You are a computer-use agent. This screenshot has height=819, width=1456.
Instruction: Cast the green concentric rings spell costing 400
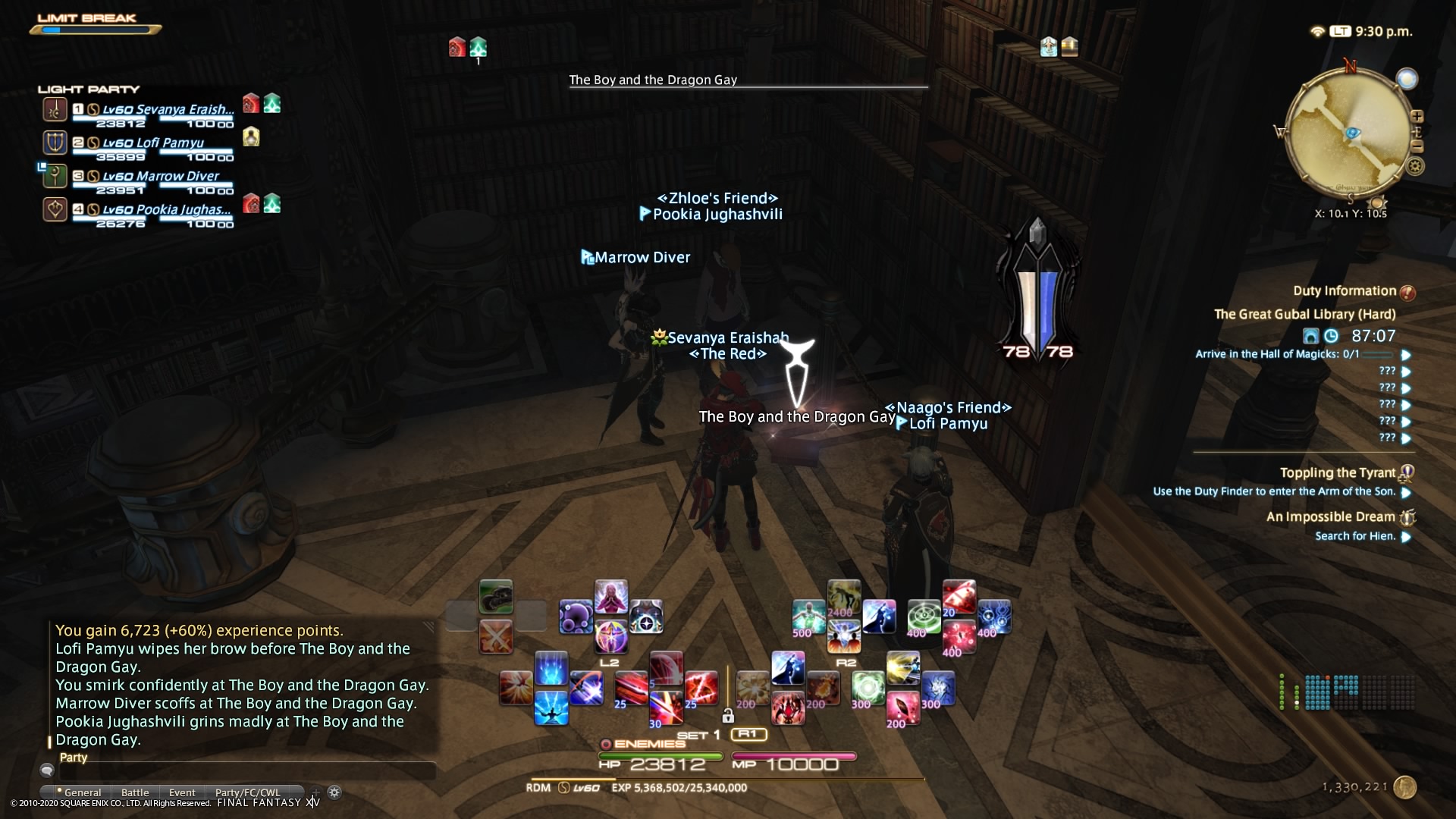coord(924,617)
